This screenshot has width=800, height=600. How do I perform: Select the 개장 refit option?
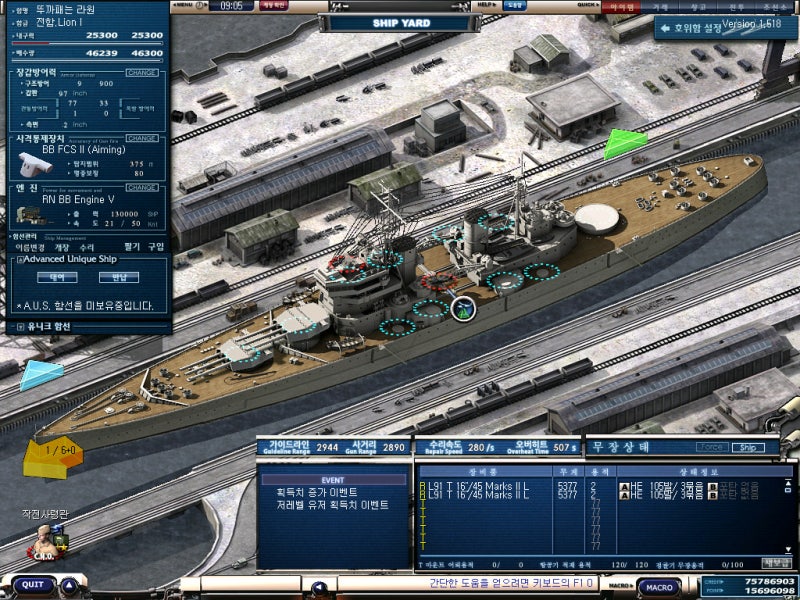(62, 246)
